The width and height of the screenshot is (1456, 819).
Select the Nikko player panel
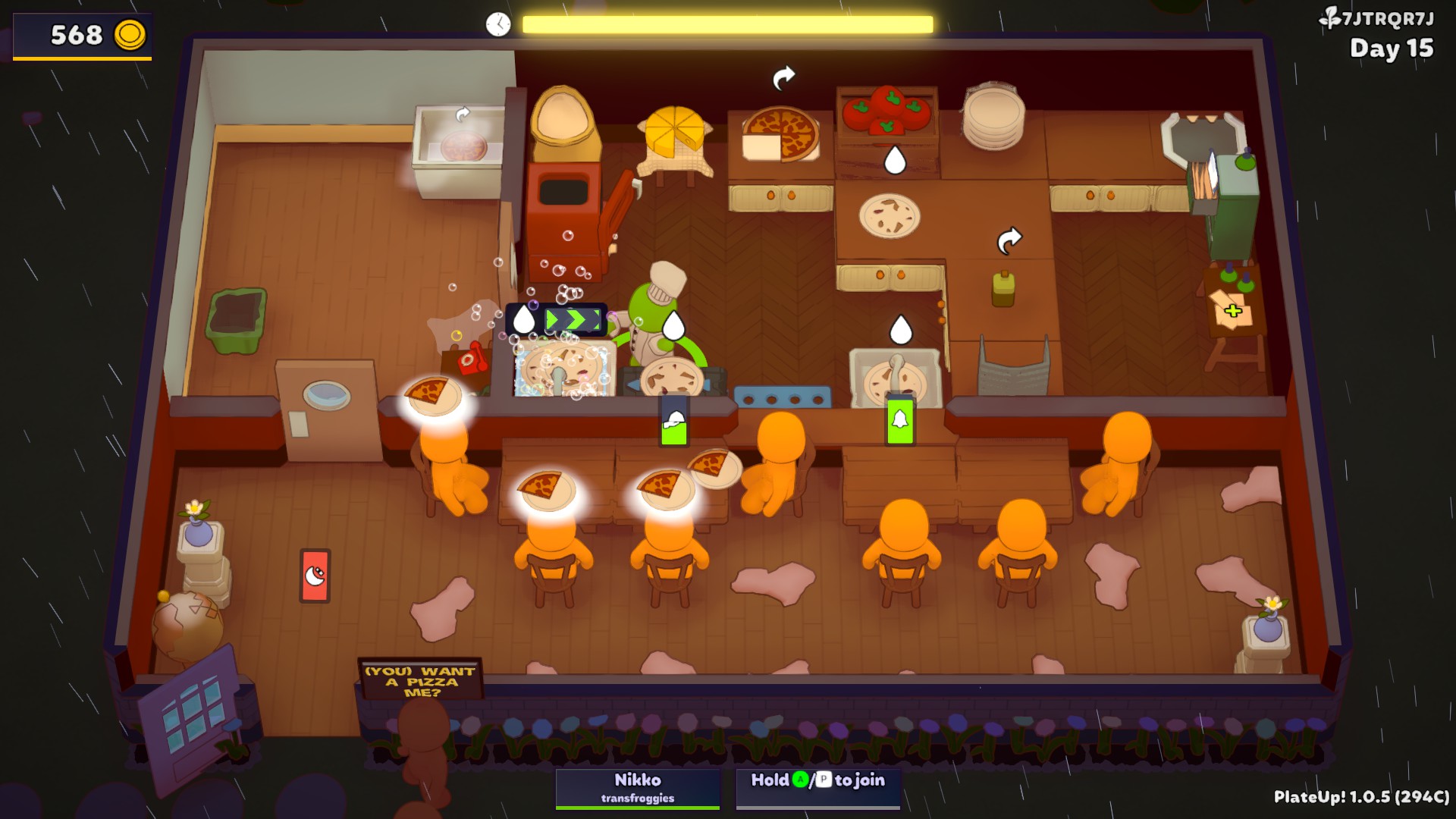click(x=637, y=788)
